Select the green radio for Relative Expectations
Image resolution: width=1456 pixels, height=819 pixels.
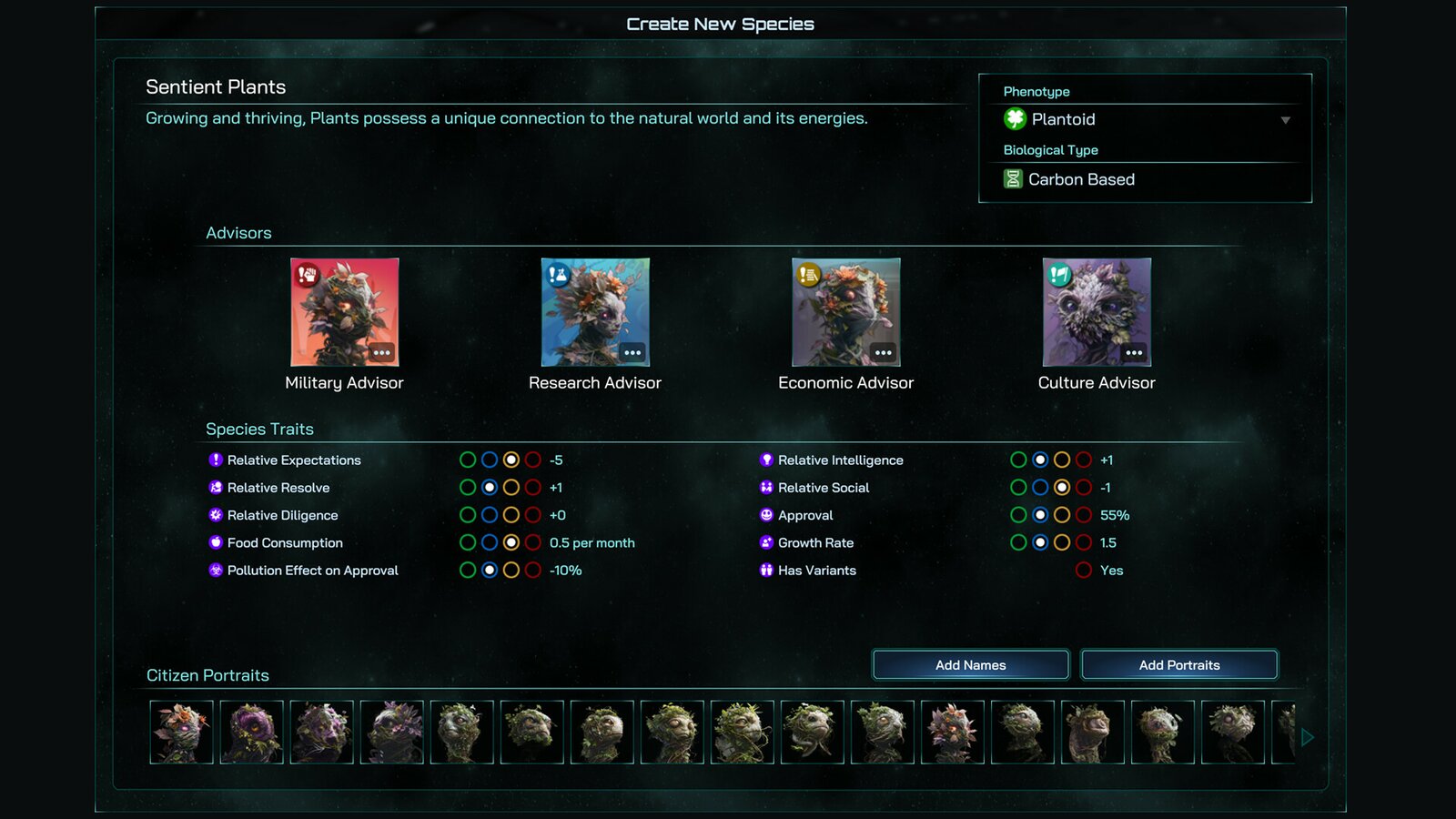coord(469,460)
